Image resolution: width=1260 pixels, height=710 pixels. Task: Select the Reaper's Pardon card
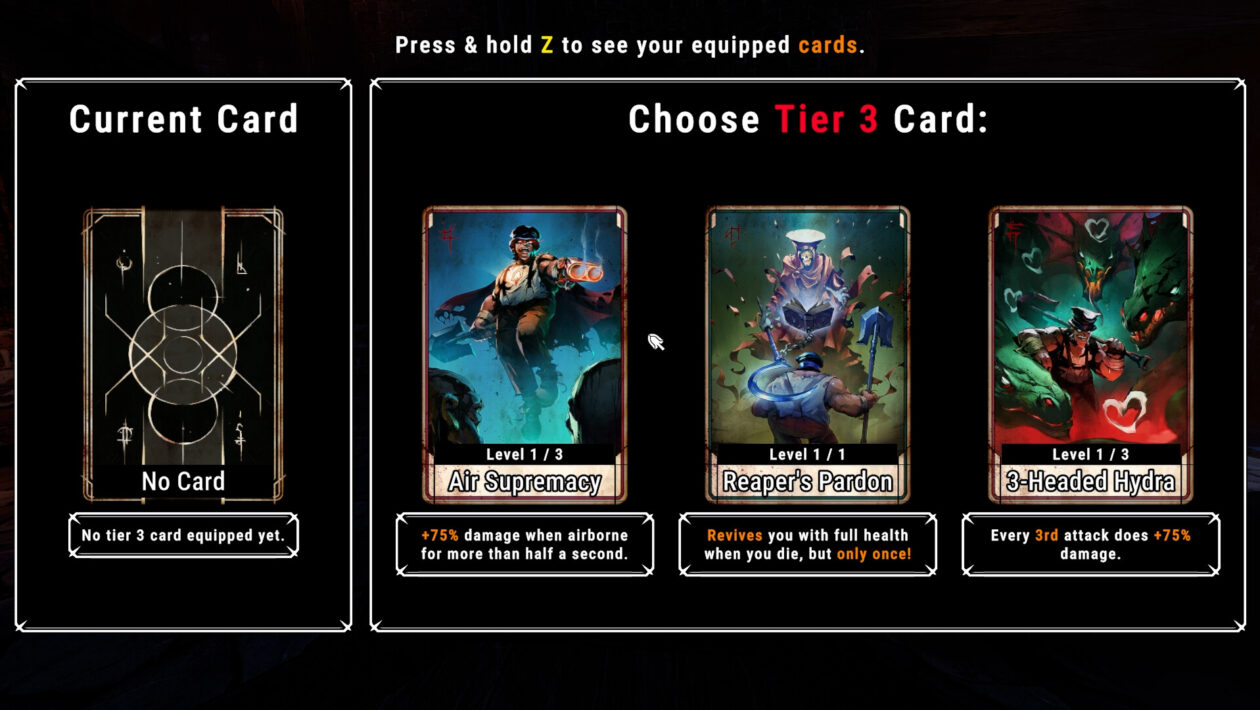[808, 354]
